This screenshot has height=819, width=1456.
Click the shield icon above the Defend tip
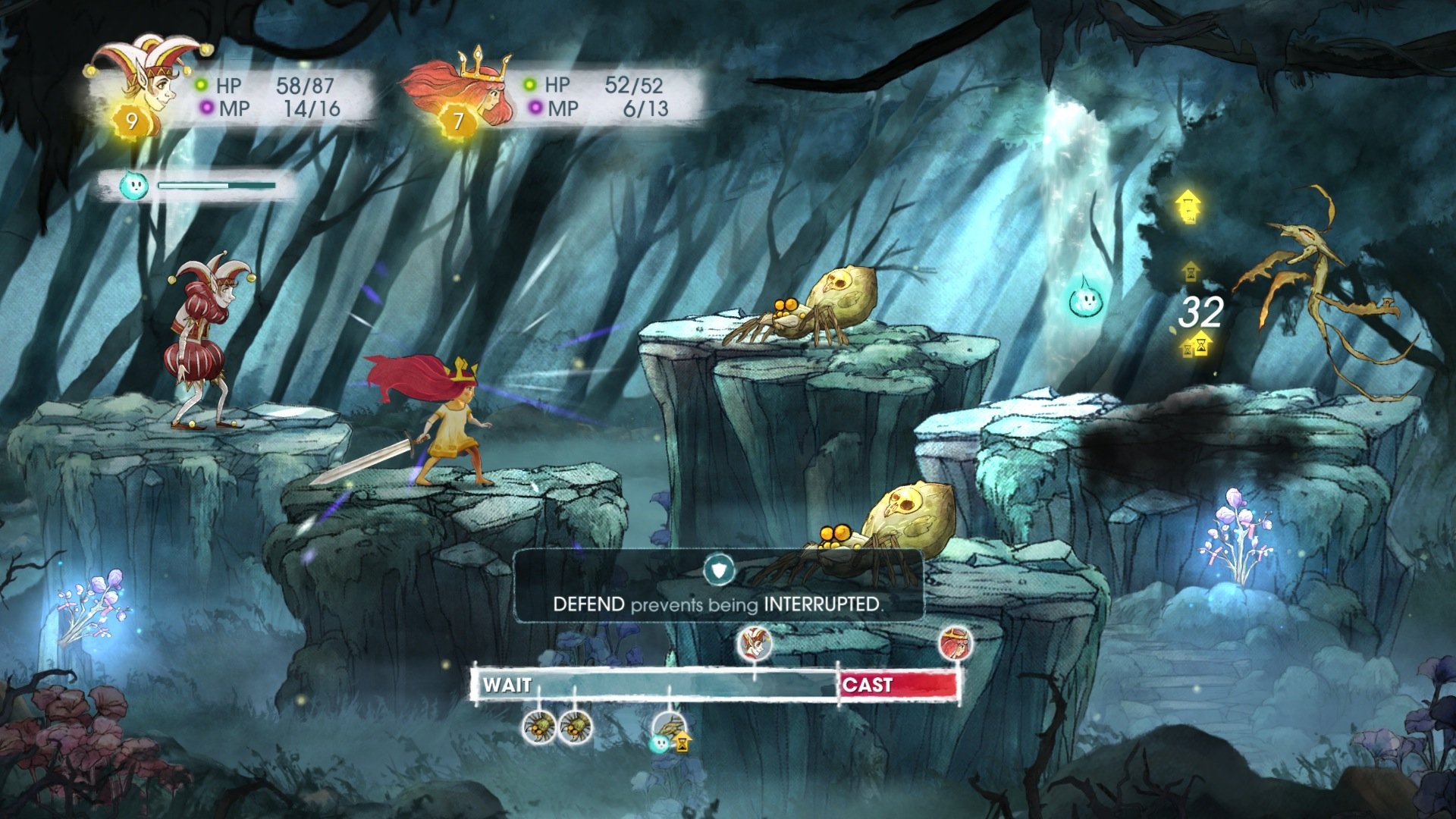click(718, 569)
